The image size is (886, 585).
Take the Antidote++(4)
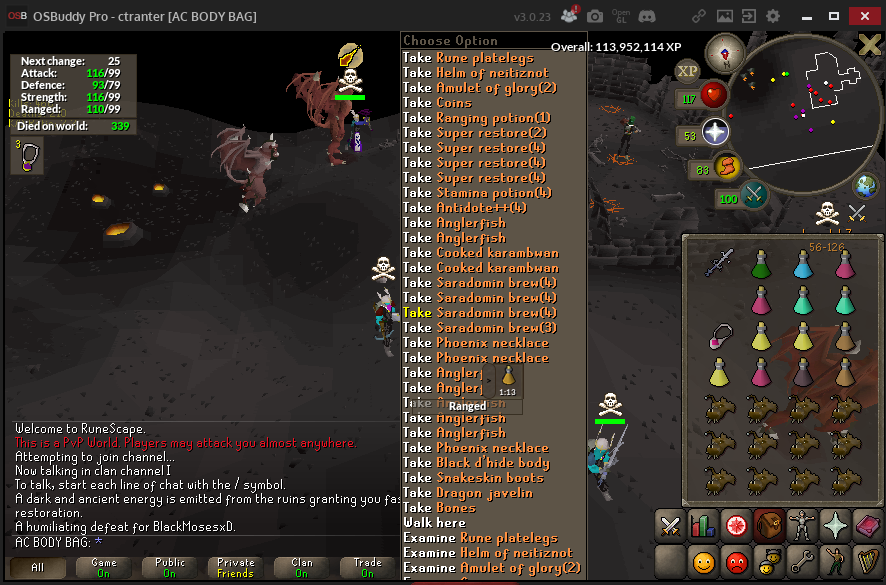point(468,208)
